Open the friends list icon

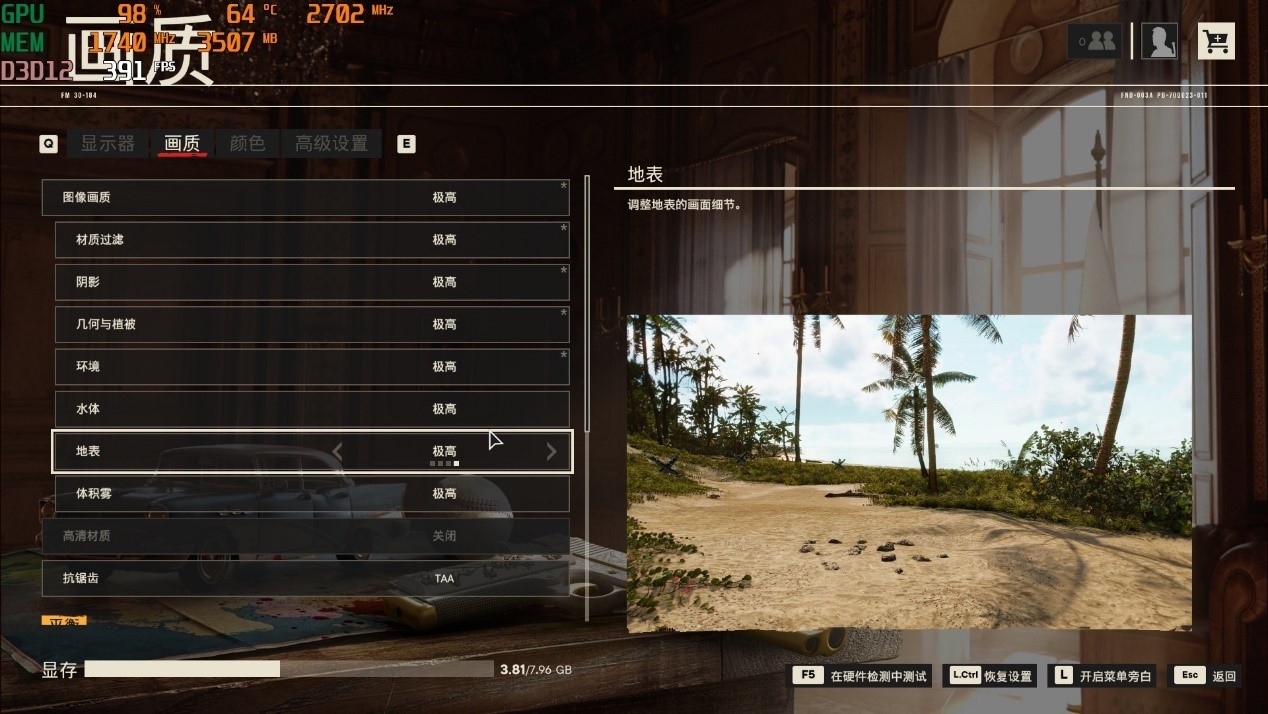1095,41
